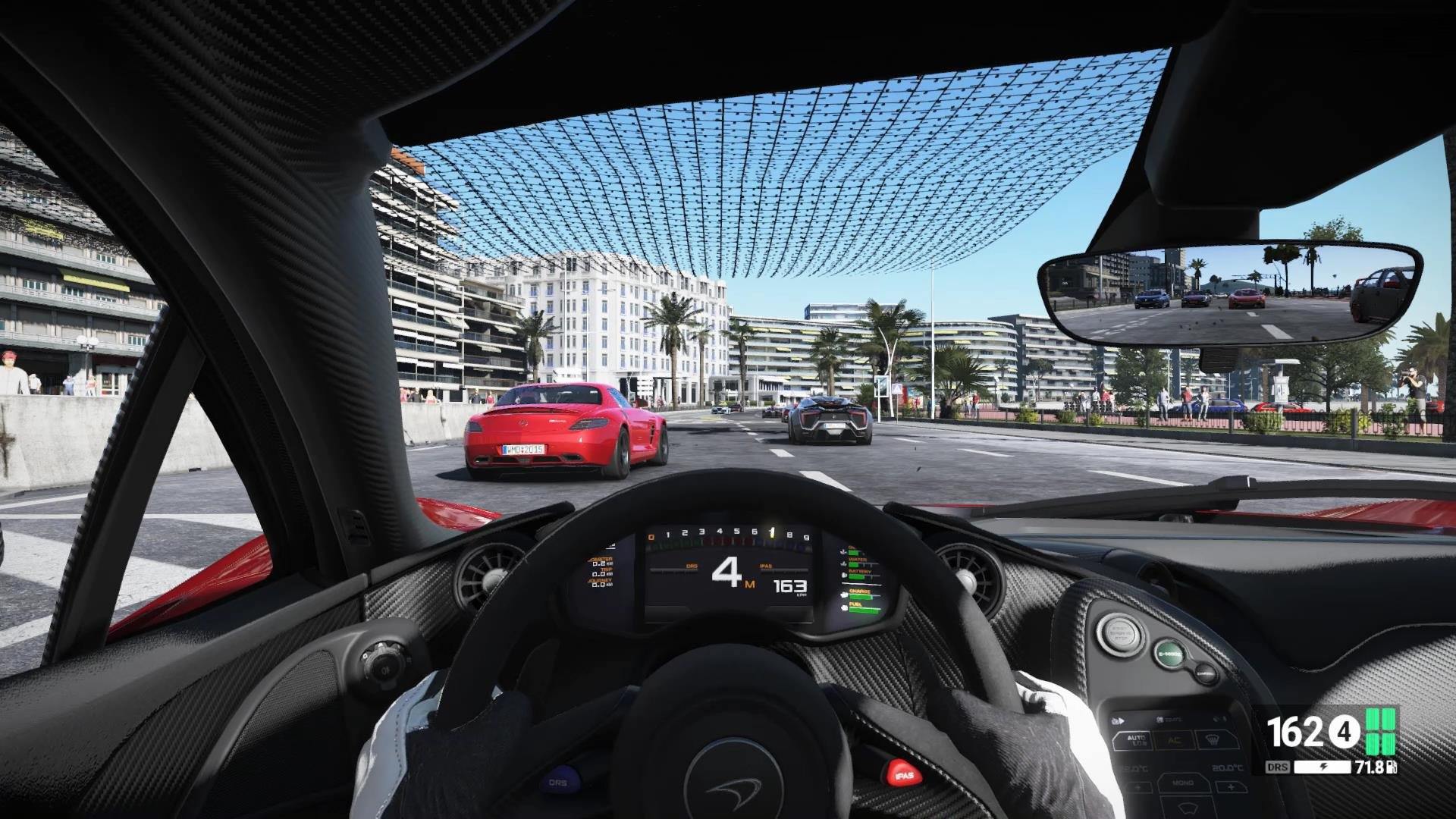This screenshot has width=1456, height=819.
Task: Click the CHARGE level bar on the dash display
Action: [x=861, y=596]
